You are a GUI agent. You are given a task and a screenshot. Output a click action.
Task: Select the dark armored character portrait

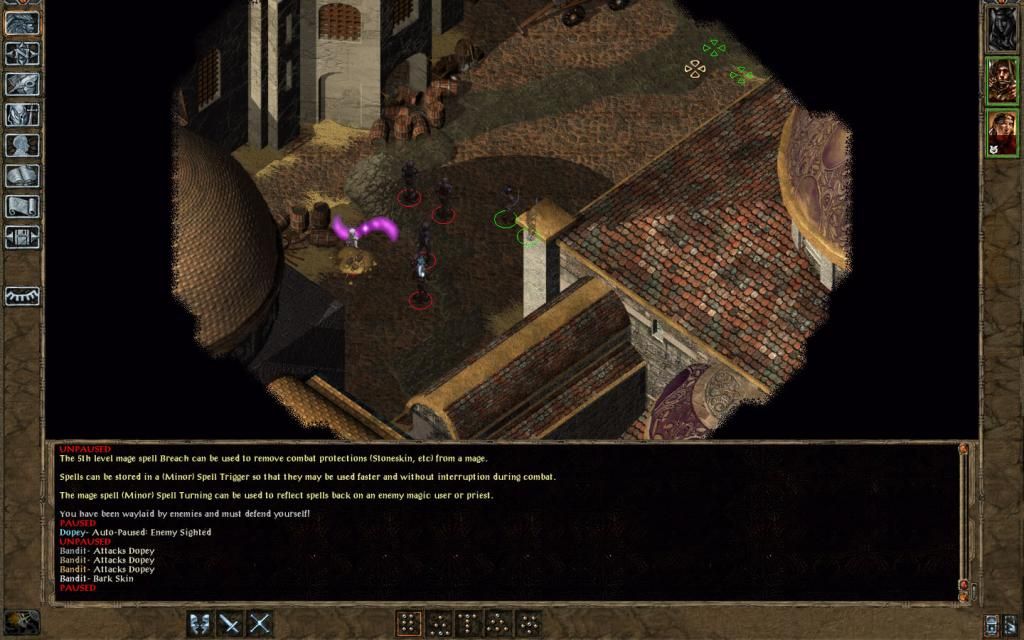[1002, 28]
